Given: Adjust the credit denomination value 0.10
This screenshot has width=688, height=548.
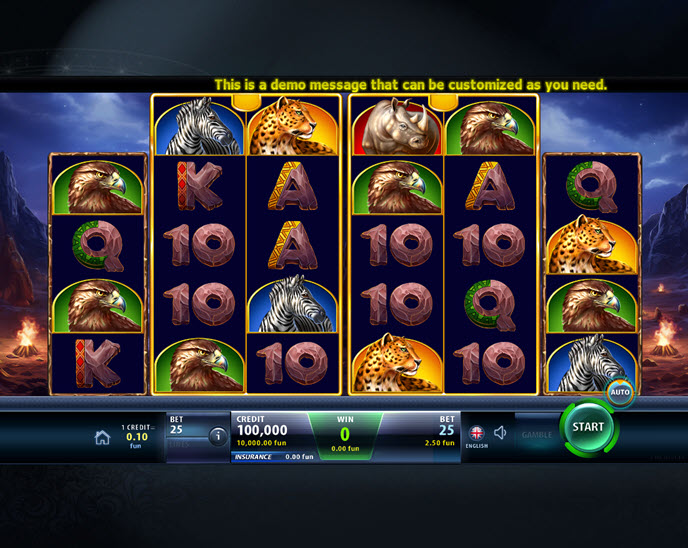Looking at the screenshot, I should point(135,436).
